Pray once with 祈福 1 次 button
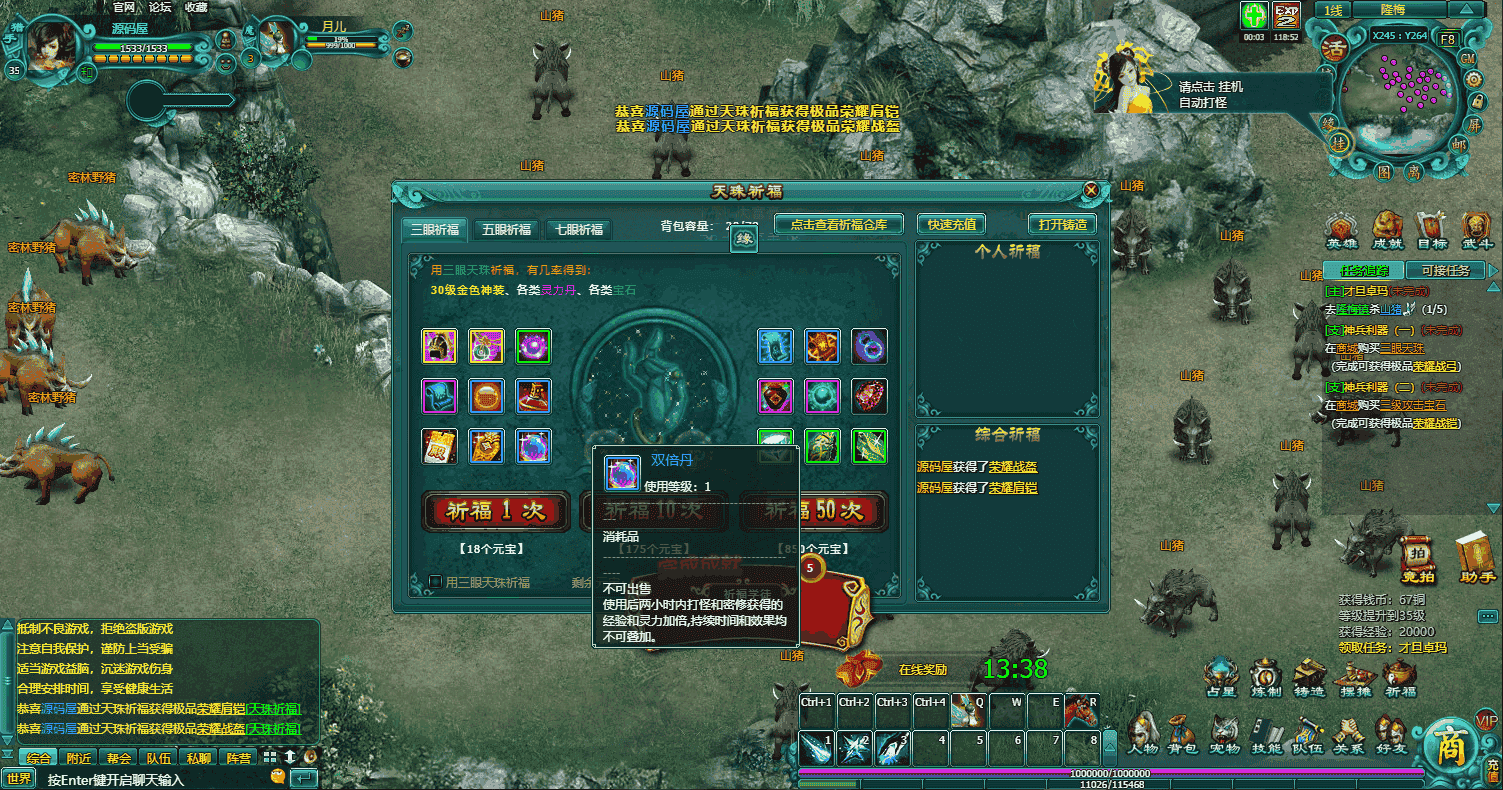Image resolution: width=1503 pixels, height=790 pixels. pyautogui.click(x=496, y=511)
